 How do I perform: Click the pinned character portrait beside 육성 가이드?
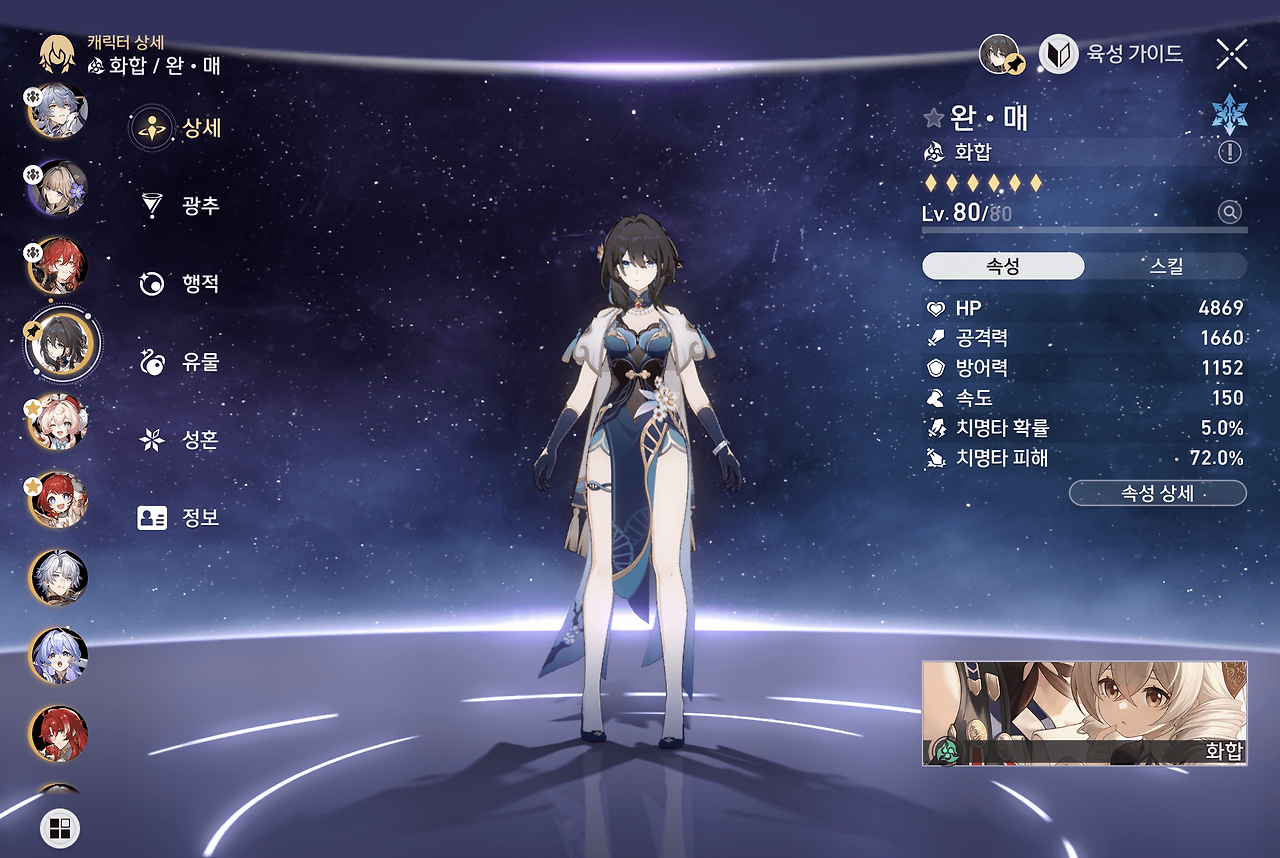pyautogui.click(x=1000, y=54)
